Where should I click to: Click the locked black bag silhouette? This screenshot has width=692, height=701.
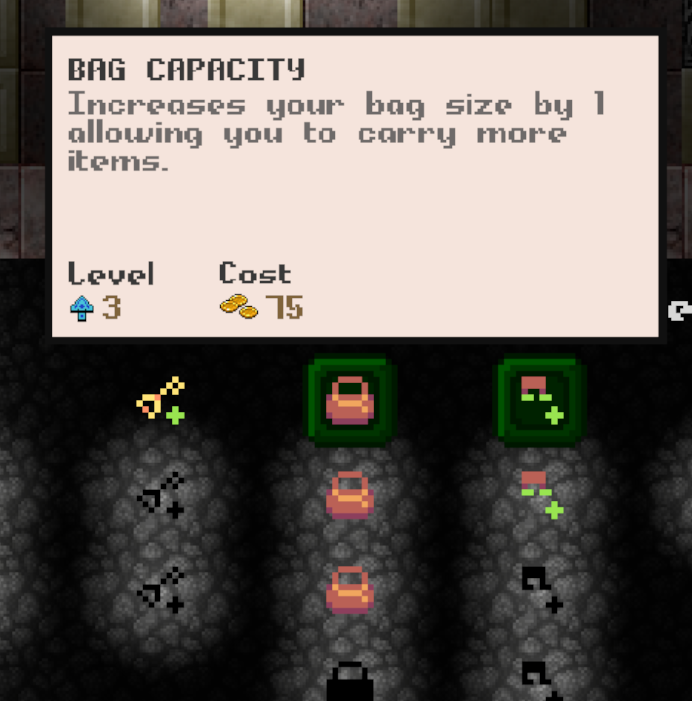tap(350, 682)
